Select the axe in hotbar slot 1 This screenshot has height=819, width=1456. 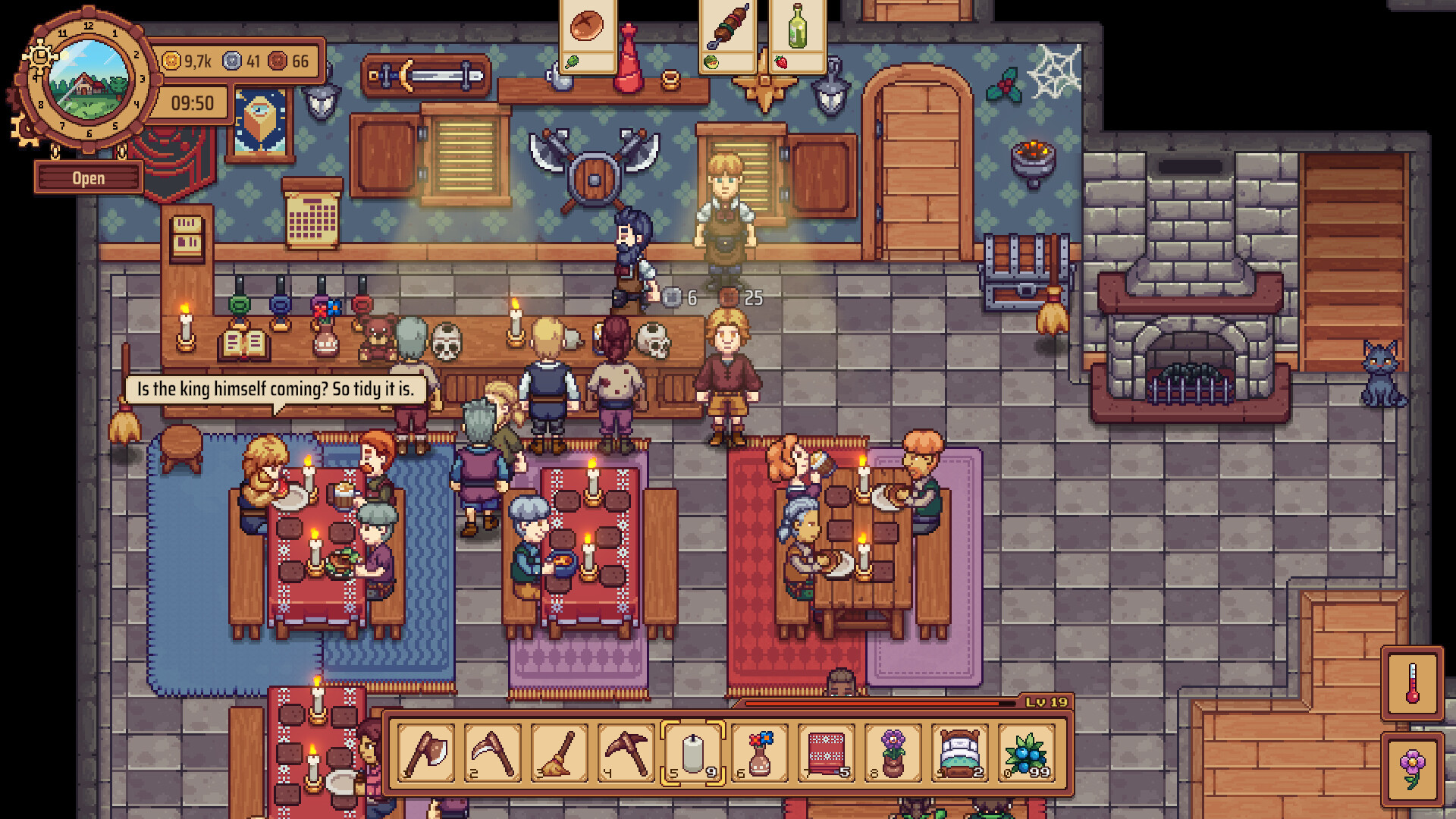click(426, 755)
